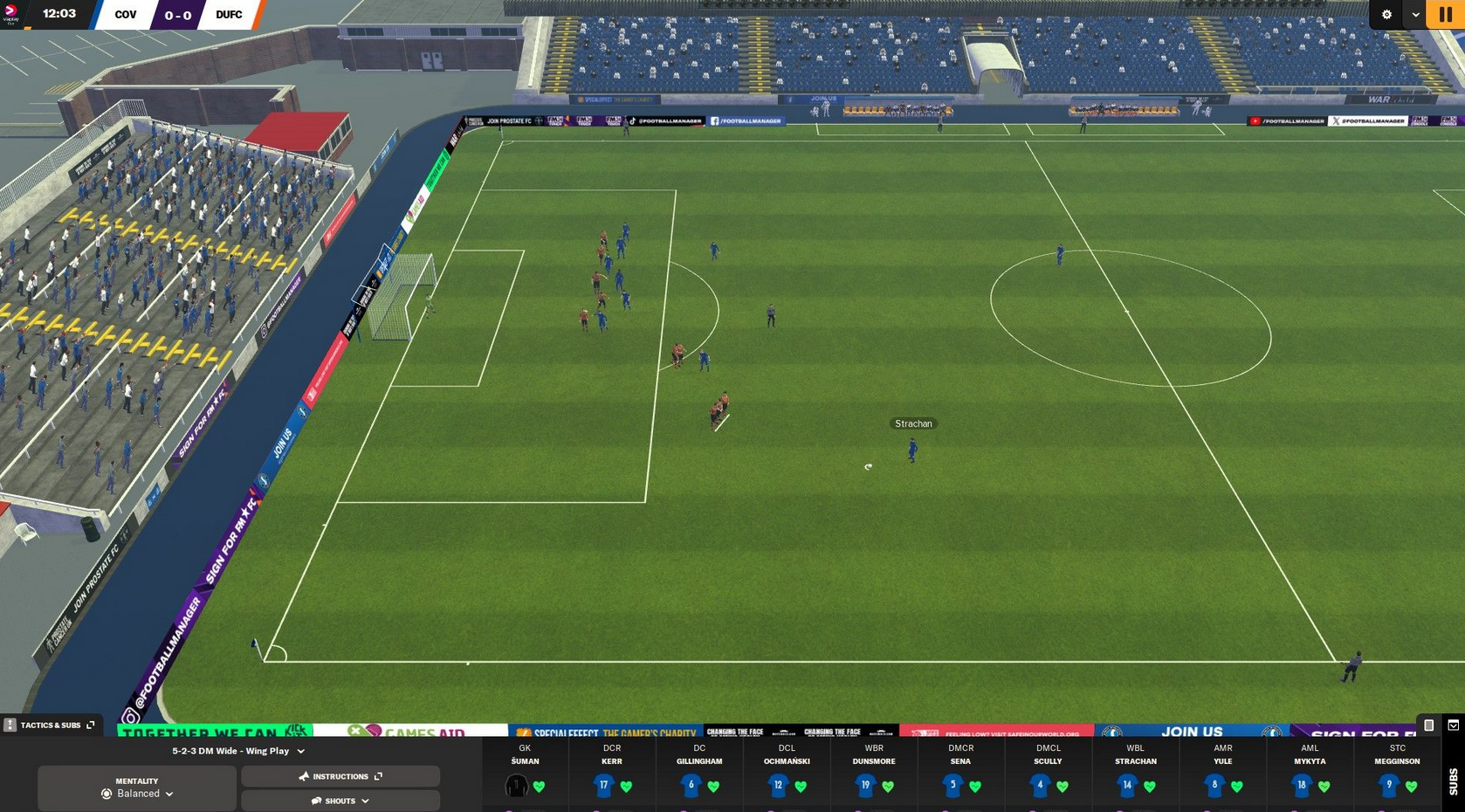Open team Instructions
The width and height of the screenshot is (1465, 812).
click(x=340, y=776)
